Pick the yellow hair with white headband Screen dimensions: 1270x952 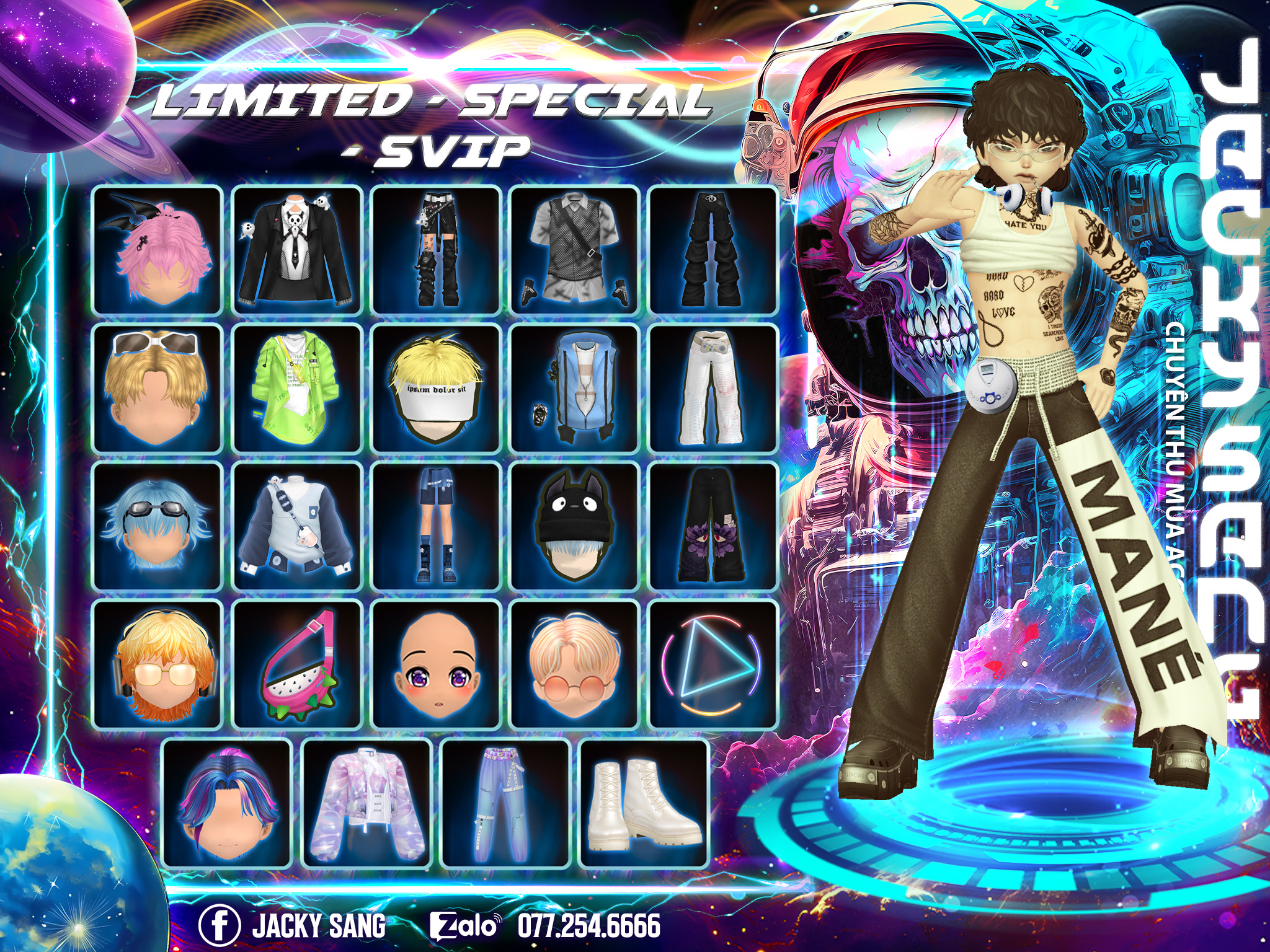[x=435, y=388]
